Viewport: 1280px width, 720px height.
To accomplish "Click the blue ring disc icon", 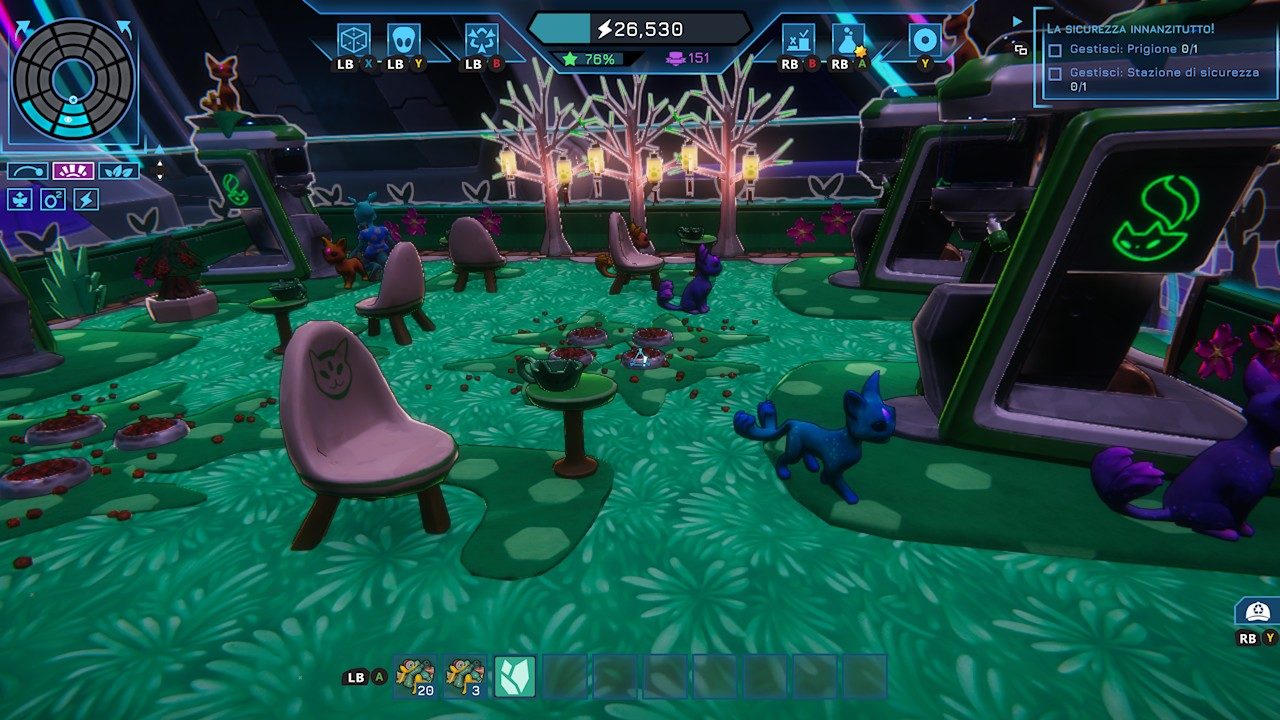I will (x=925, y=40).
